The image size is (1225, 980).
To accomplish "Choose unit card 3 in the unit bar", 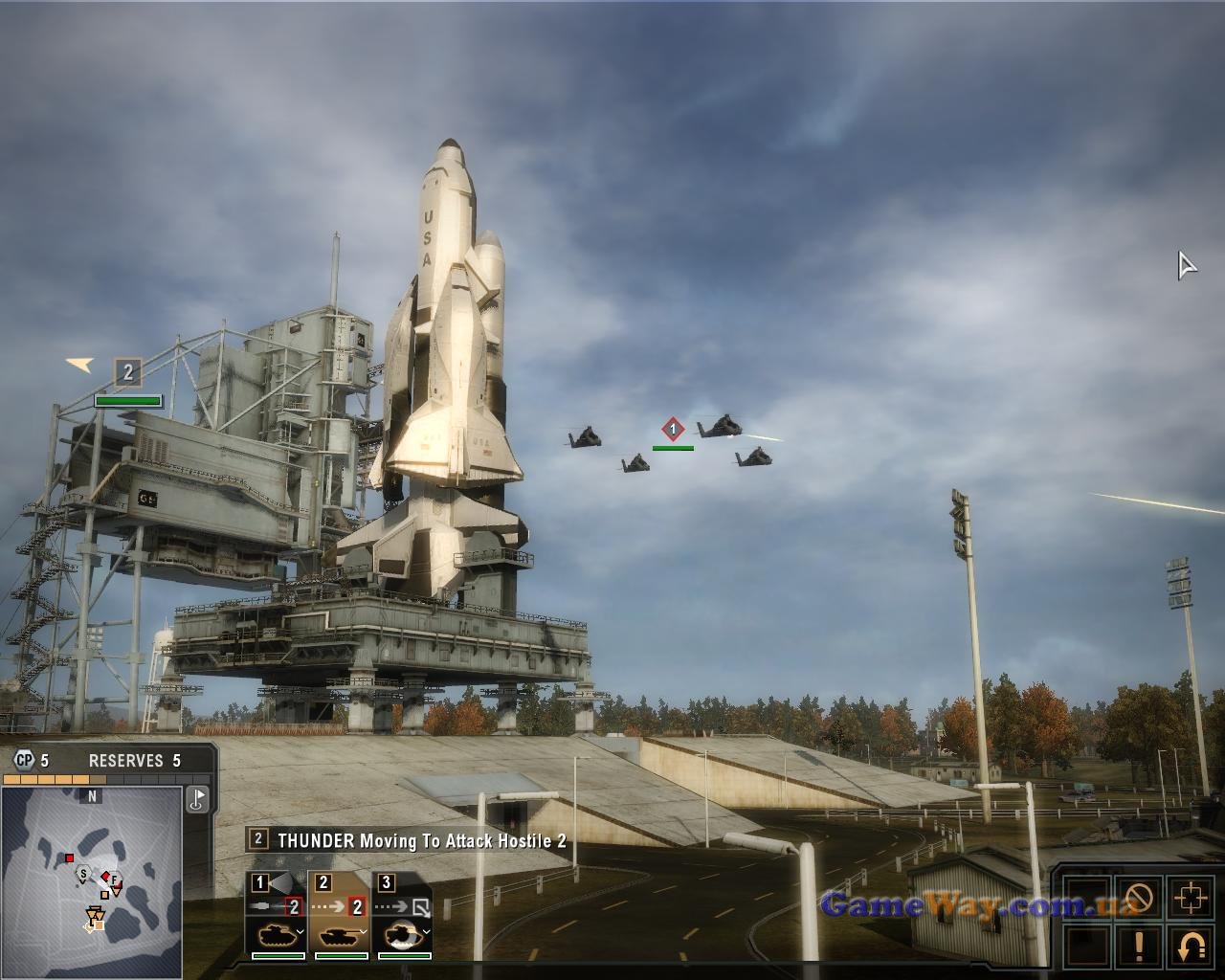I will coord(403,915).
